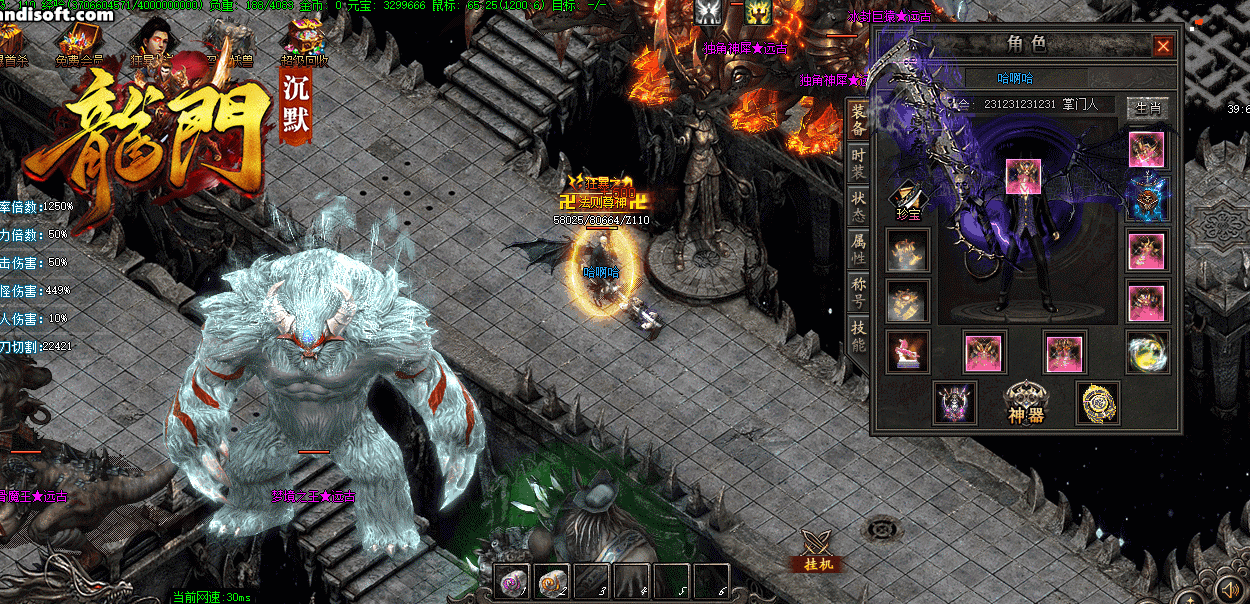Open the 珍宝 treasure icon
The height and width of the screenshot is (604, 1250).
pos(908,200)
